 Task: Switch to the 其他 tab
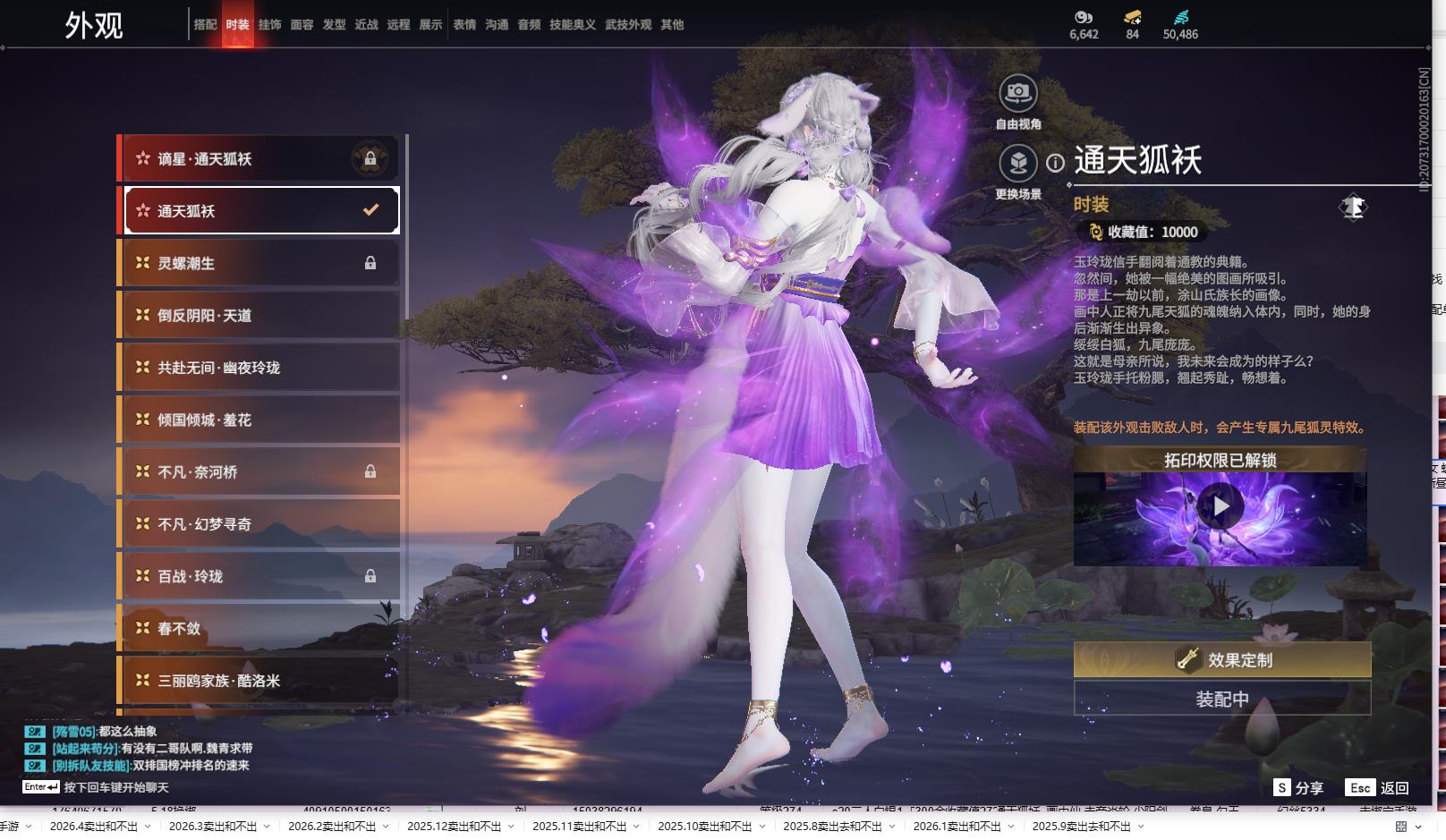[672, 25]
